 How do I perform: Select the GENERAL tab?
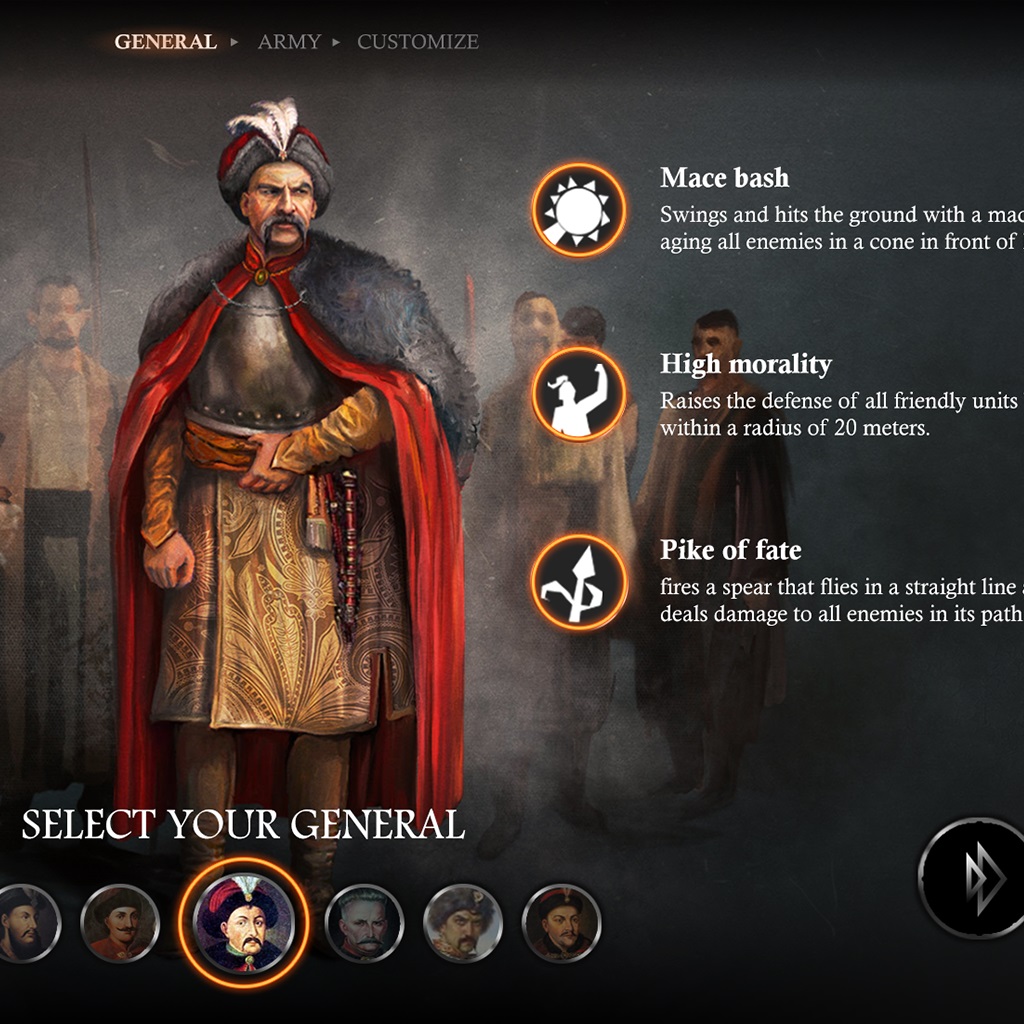(x=165, y=42)
